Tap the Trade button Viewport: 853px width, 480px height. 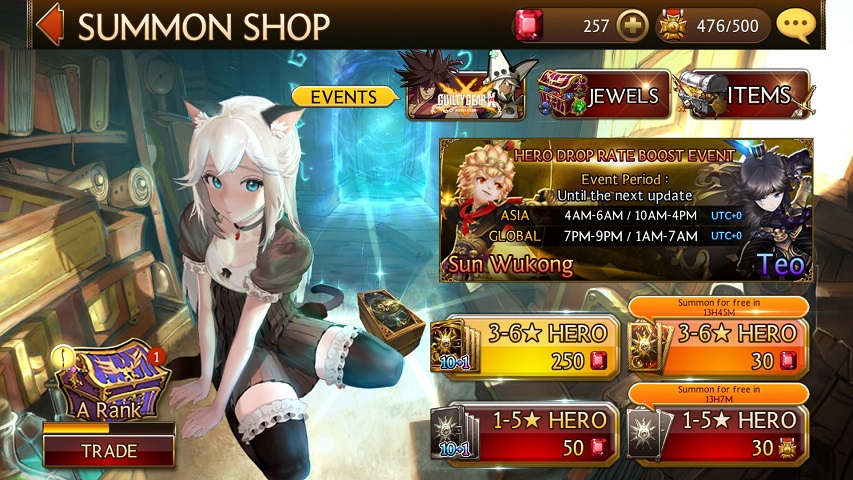[108, 451]
